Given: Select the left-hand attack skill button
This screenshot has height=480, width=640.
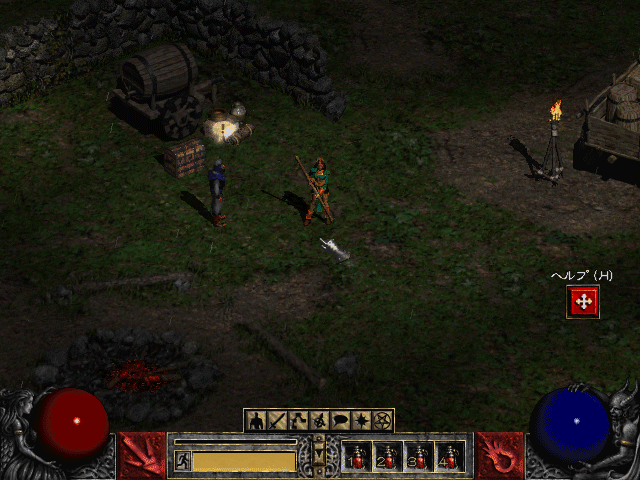Looking at the screenshot, I should tap(143, 455).
